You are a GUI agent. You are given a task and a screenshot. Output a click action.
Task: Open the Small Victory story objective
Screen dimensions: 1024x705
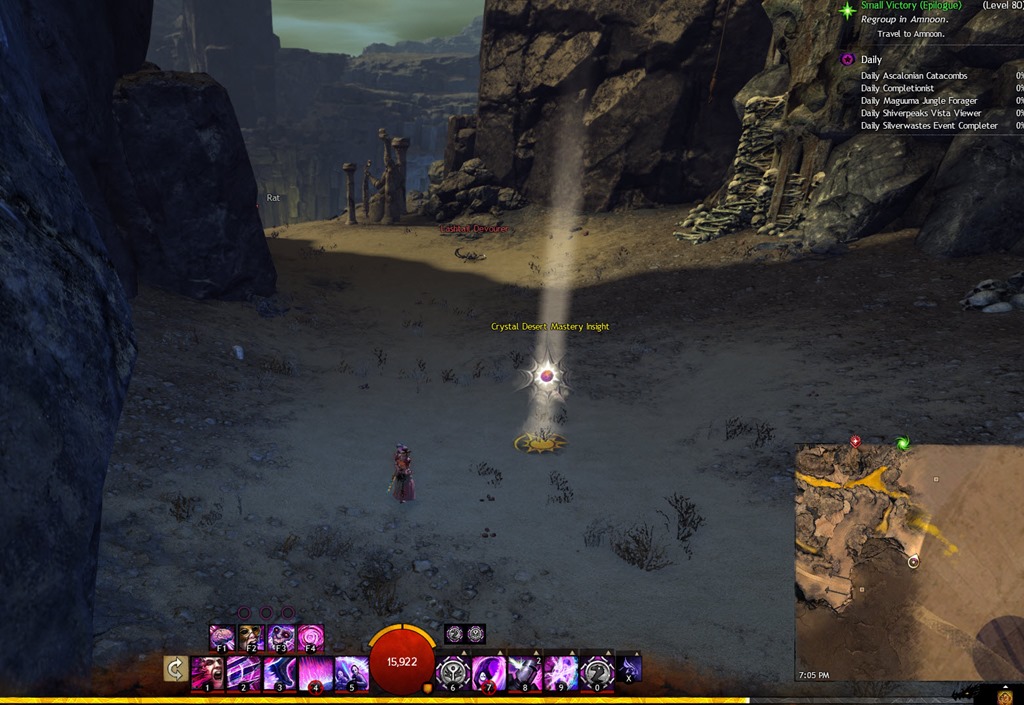pyautogui.click(x=910, y=6)
